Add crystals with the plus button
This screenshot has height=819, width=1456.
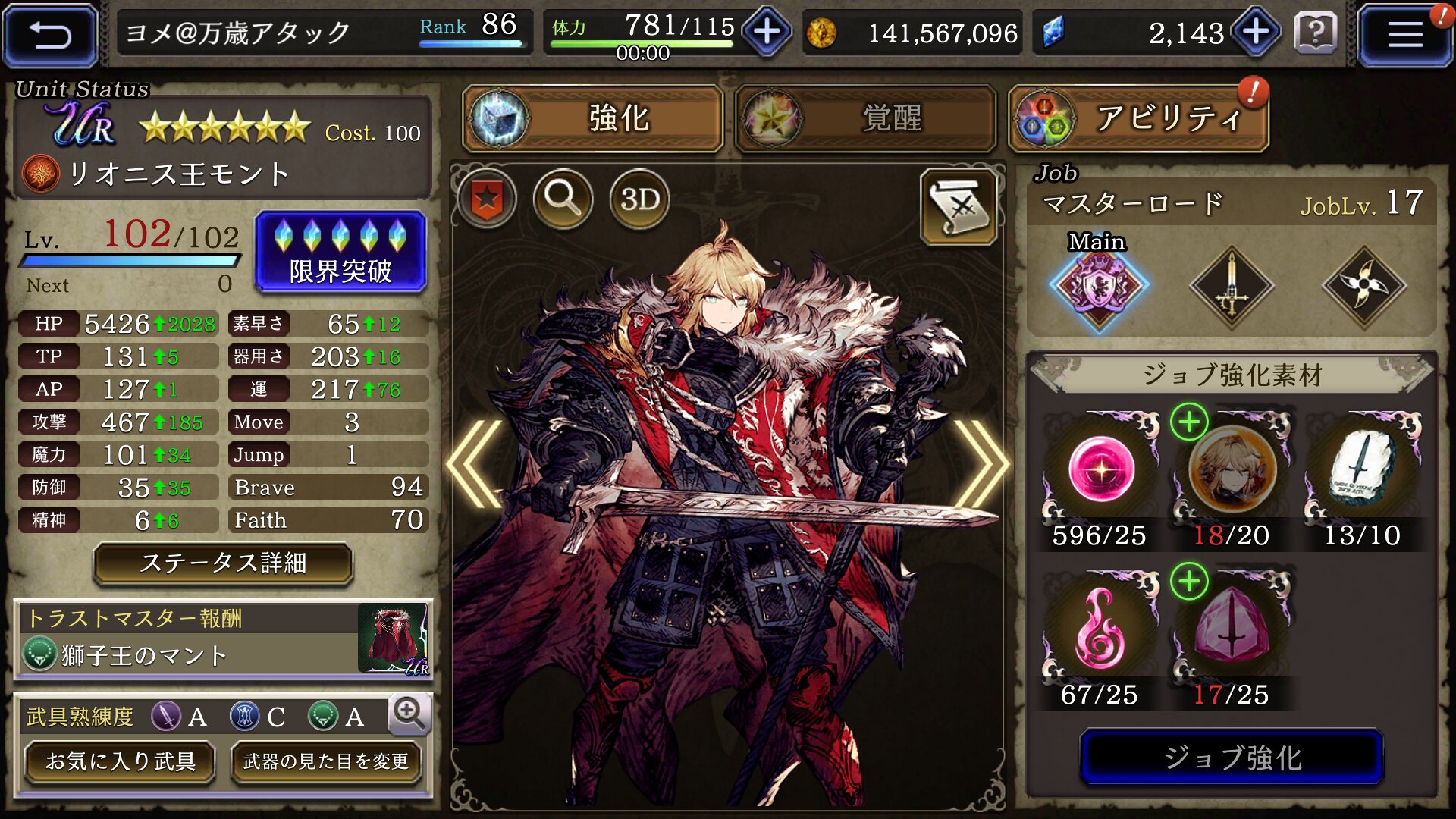point(1256,33)
